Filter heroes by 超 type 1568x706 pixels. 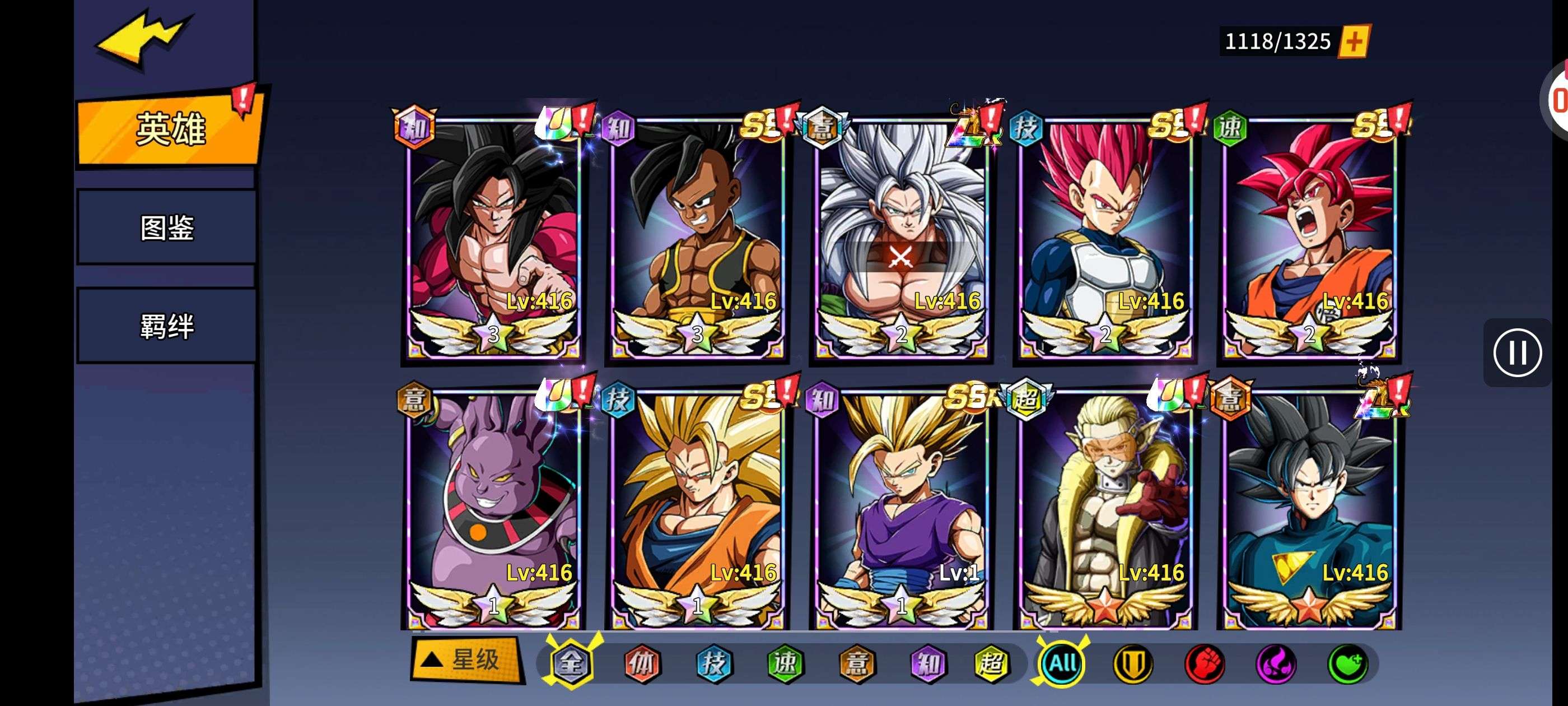(990, 663)
